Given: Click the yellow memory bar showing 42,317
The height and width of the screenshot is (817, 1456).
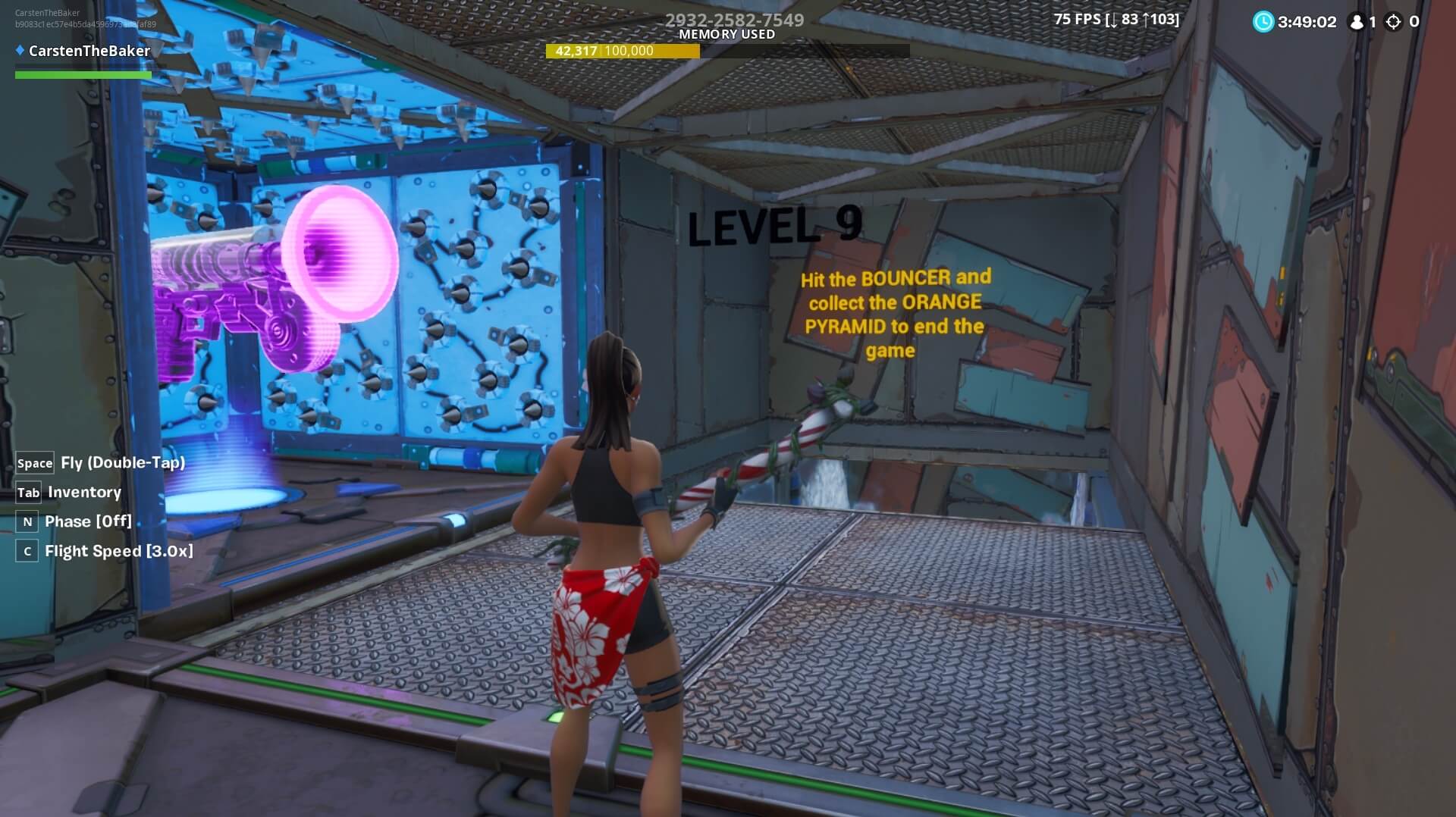Looking at the screenshot, I should pos(624,52).
